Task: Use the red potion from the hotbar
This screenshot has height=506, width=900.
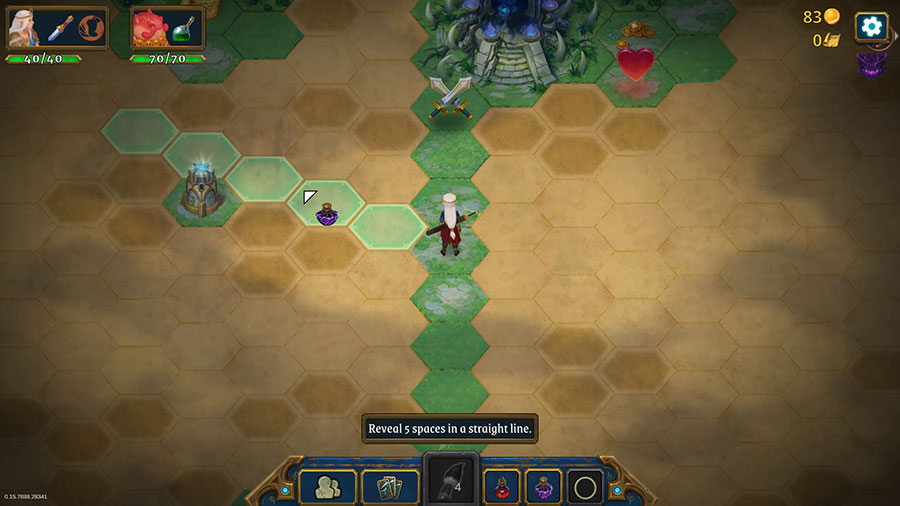Action: 502,487
